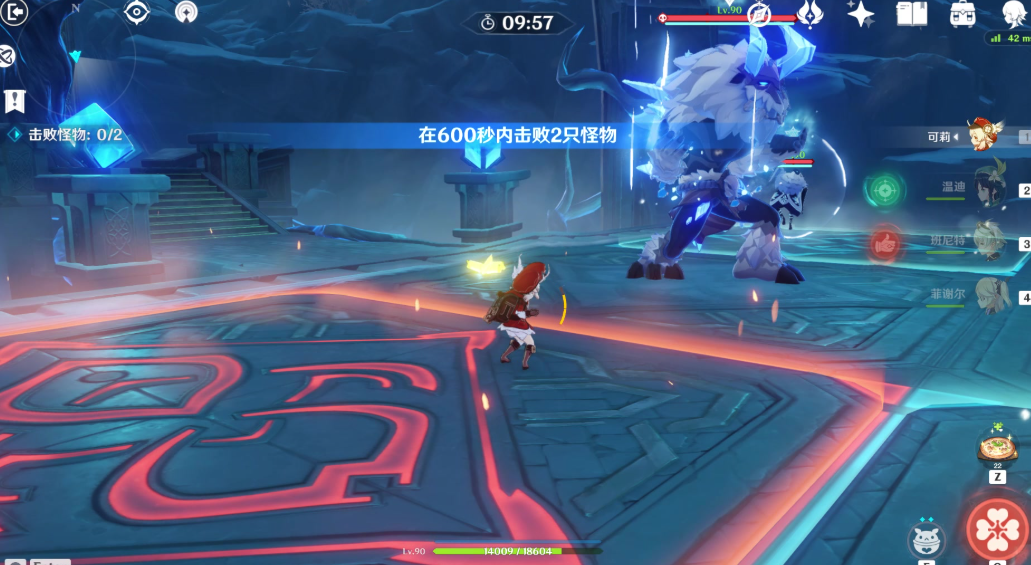The width and height of the screenshot is (1031, 565).
Task: Open the winged battle pass icon
Action: point(809,13)
